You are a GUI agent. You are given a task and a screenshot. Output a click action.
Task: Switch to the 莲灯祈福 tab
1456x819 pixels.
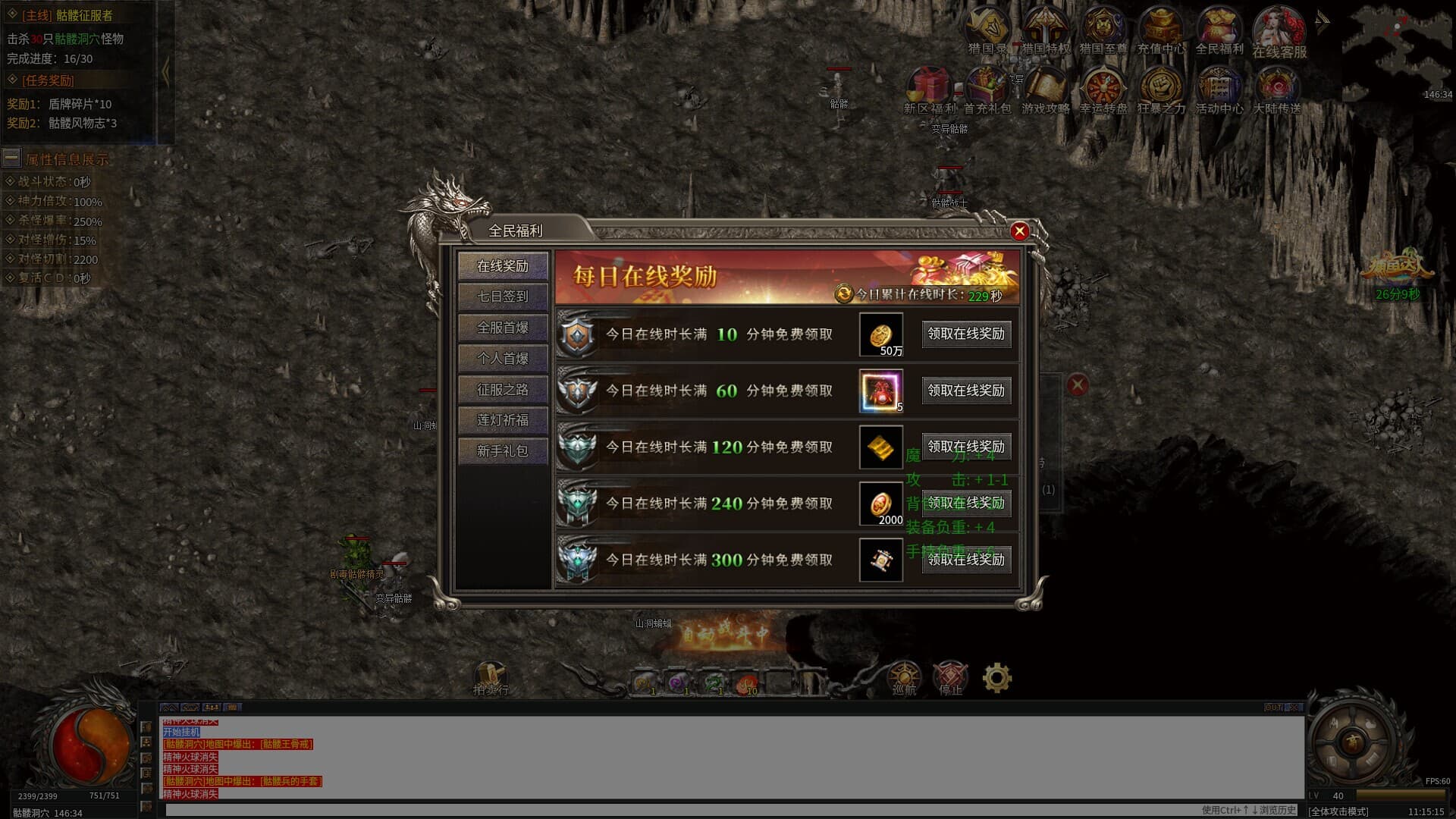pos(502,420)
